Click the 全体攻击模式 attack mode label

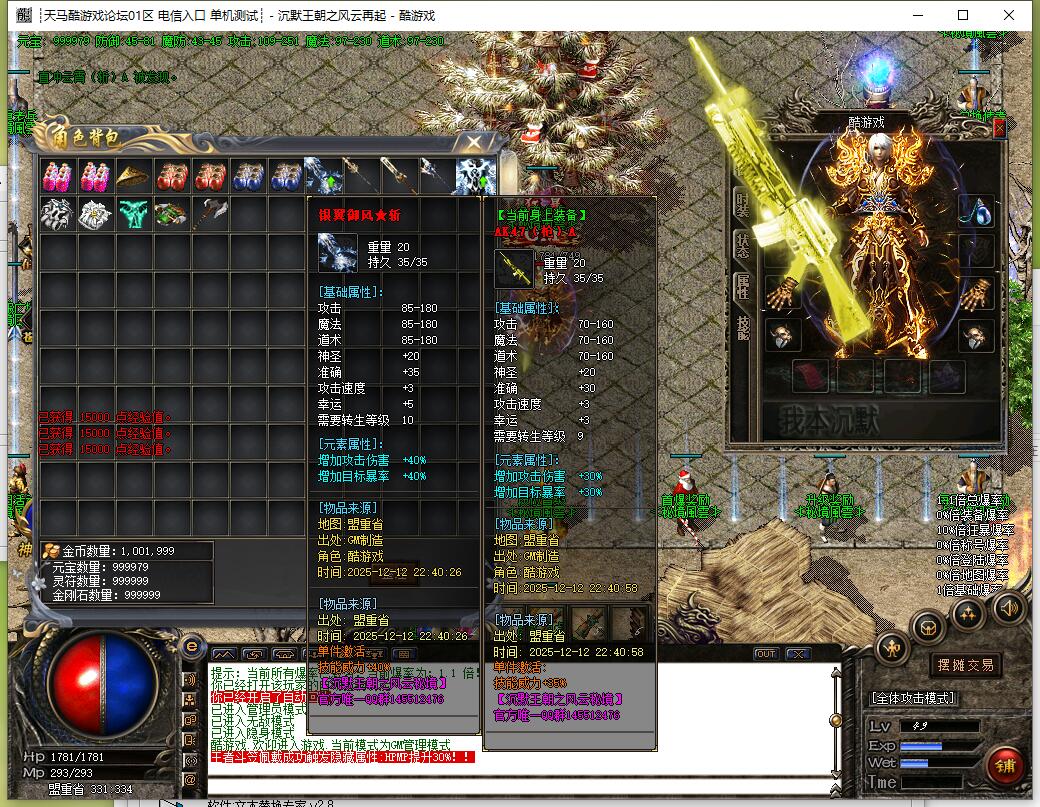tap(913, 698)
